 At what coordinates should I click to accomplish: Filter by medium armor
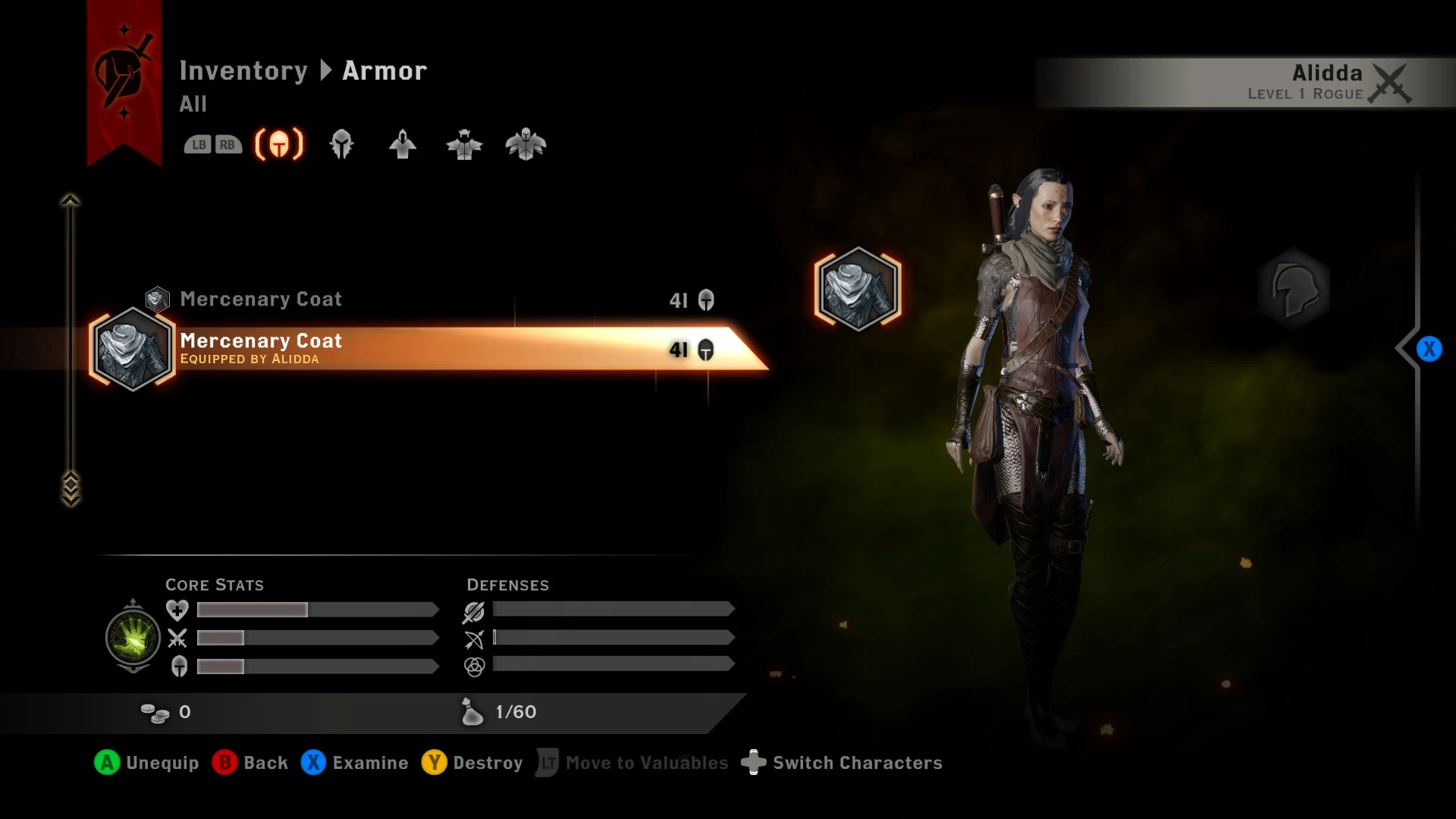tap(464, 144)
